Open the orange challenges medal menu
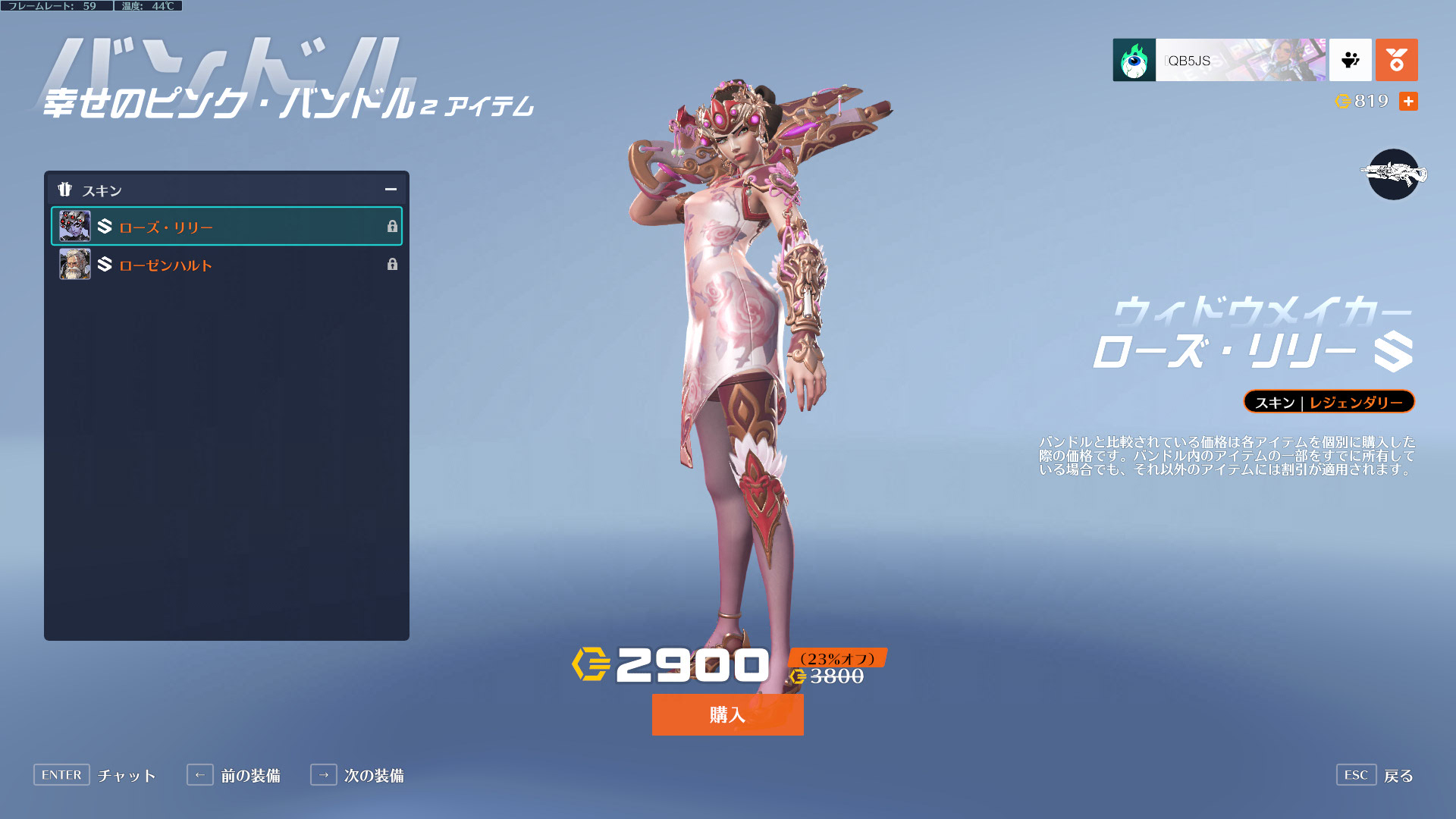 coord(1396,60)
